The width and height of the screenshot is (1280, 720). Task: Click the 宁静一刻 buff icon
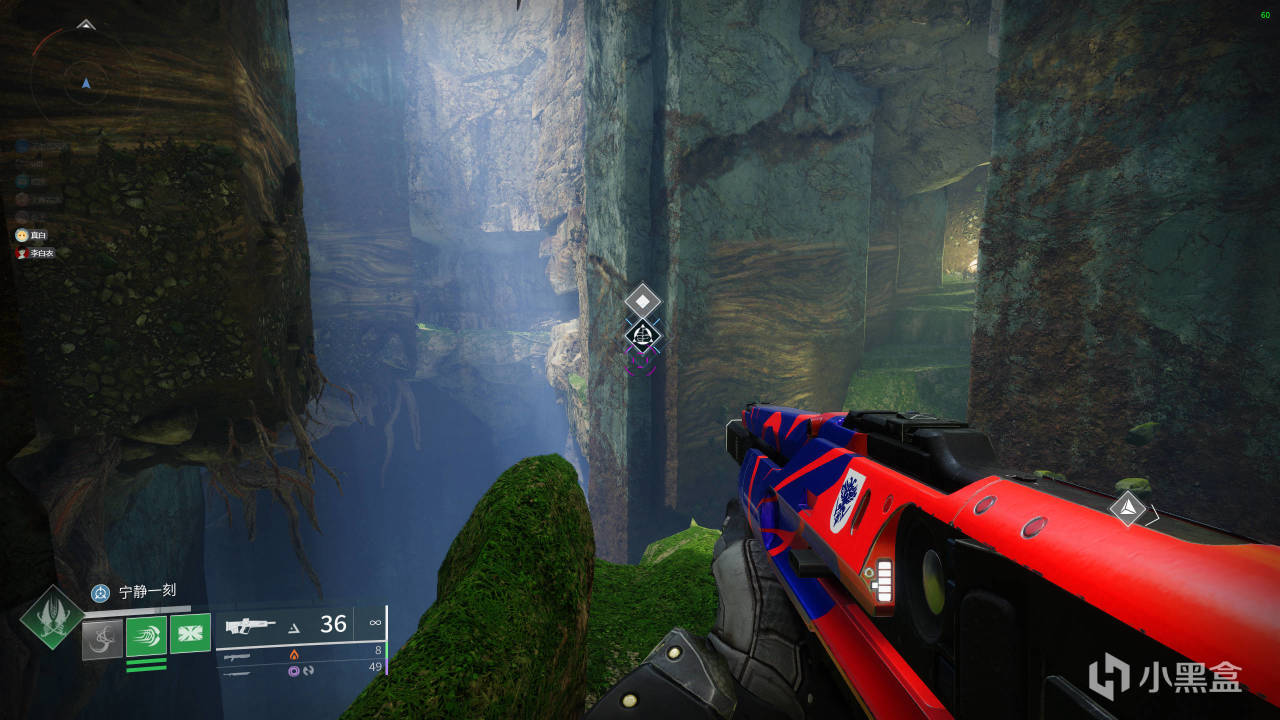100,593
